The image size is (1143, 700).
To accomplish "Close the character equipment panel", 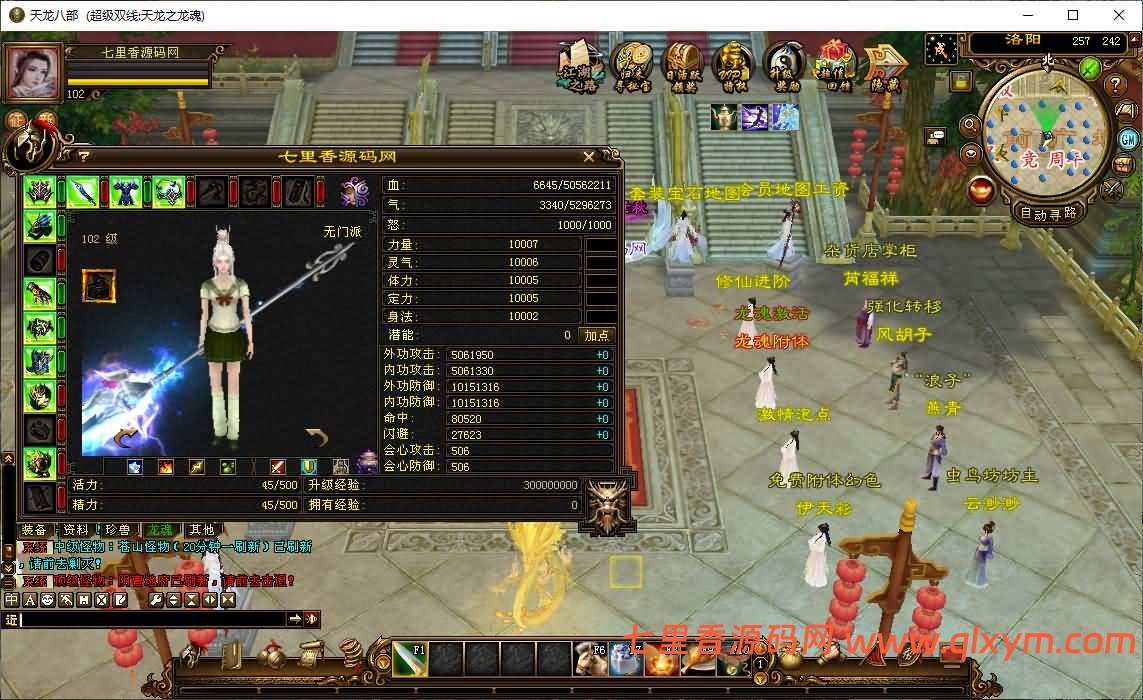I will pyautogui.click(x=589, y=157).
